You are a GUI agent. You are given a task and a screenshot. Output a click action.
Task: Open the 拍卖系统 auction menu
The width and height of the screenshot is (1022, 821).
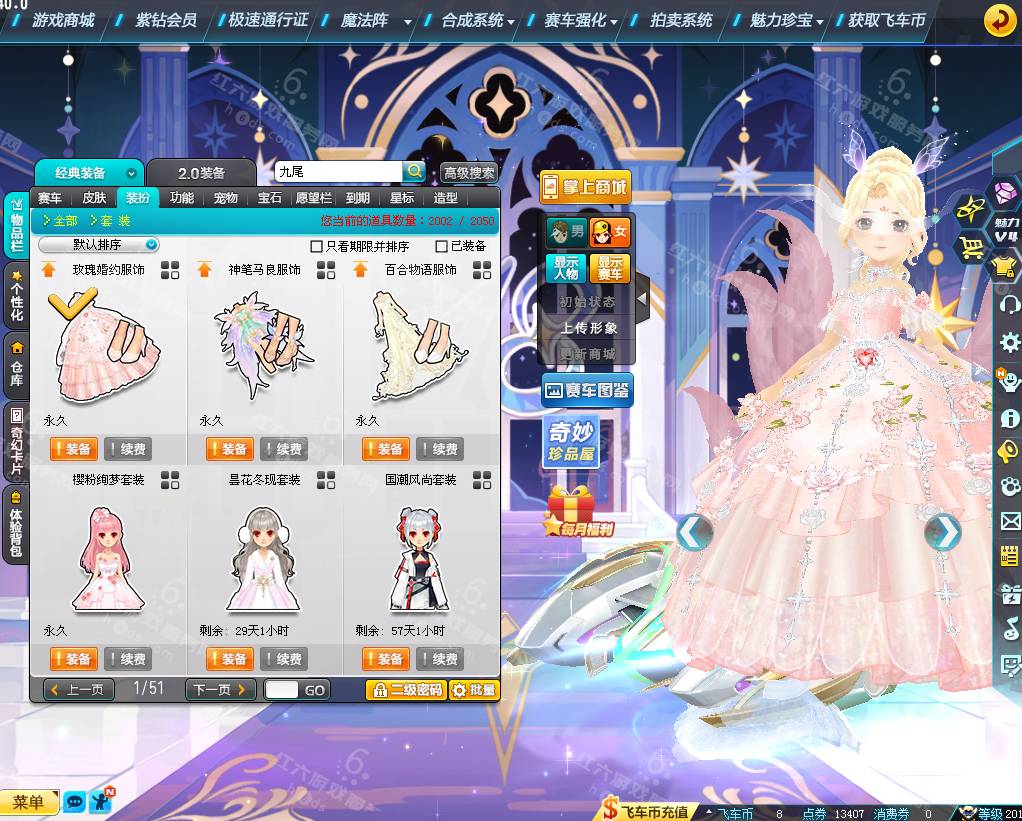(x=681, y=19)
